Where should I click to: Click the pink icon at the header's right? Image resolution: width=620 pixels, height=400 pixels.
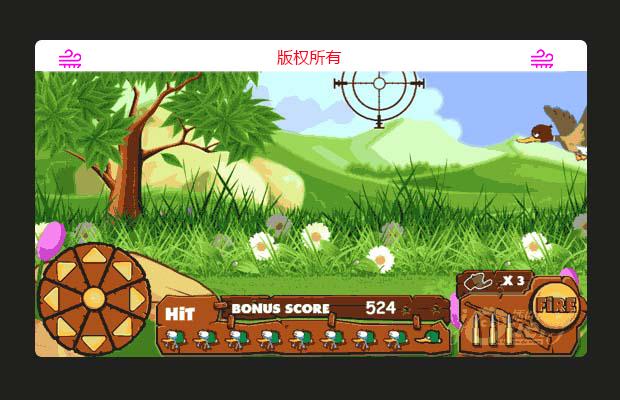(x=542, y=58)
